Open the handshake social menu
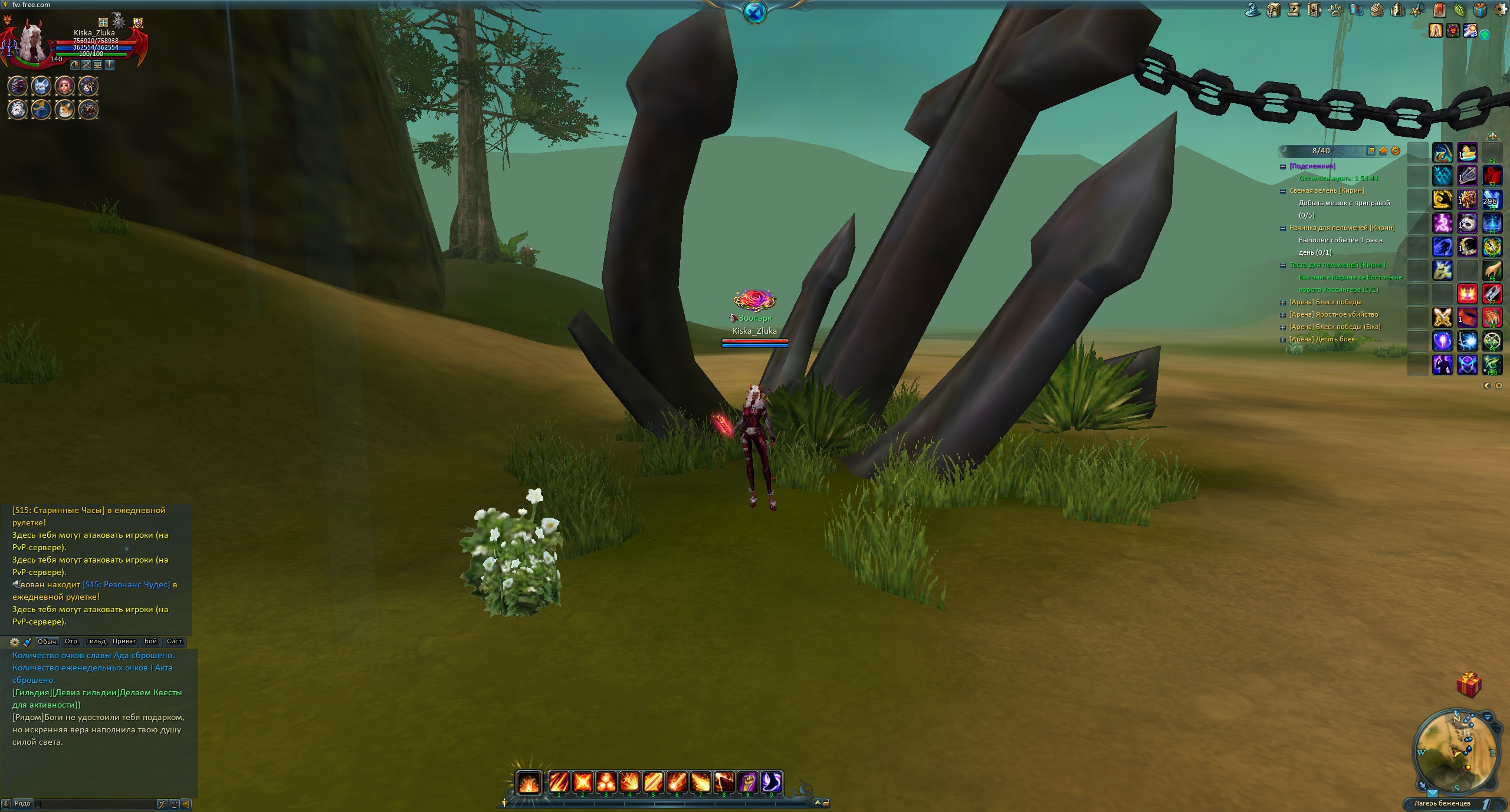 coord(1377,10)
